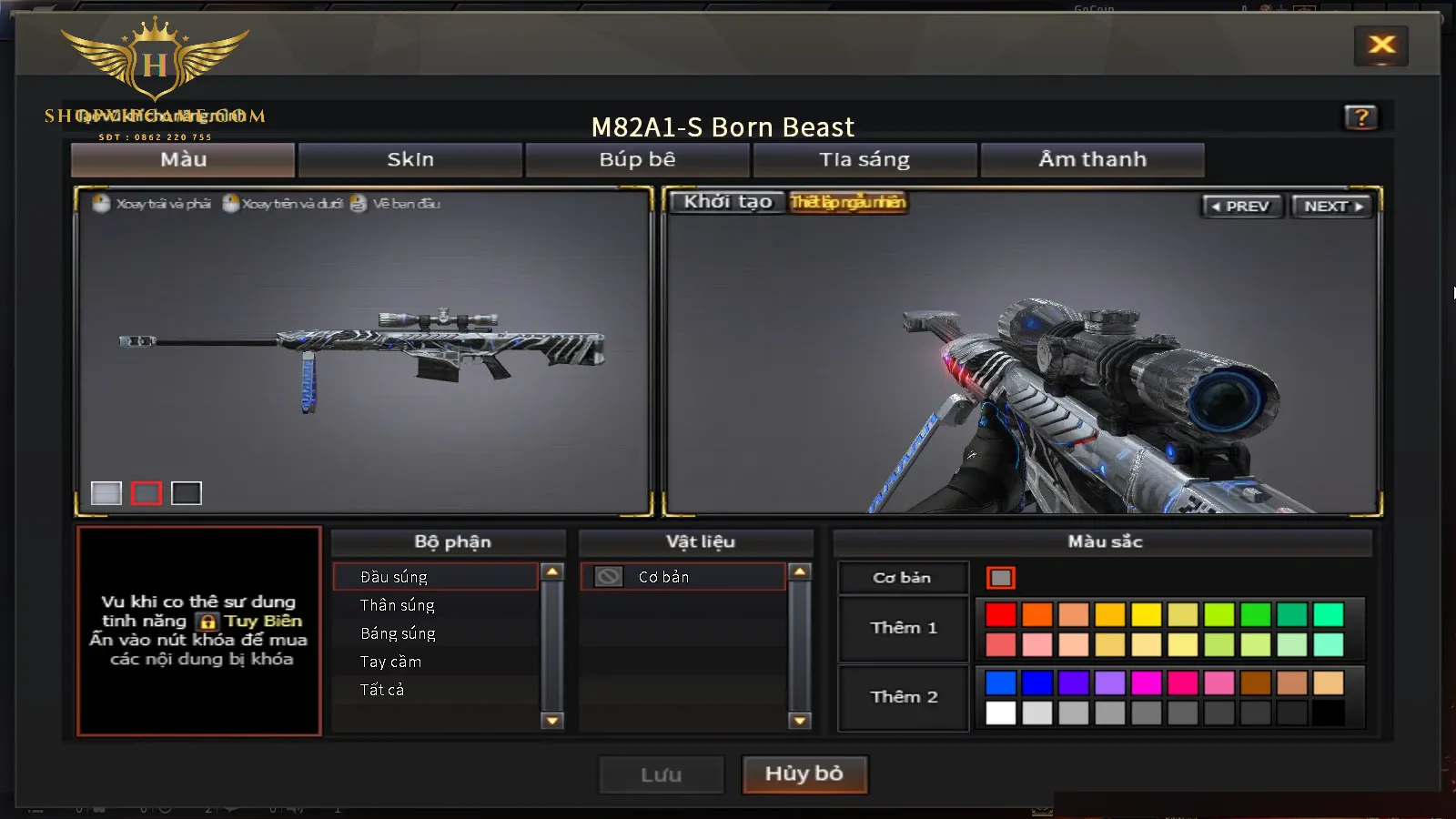Screen dimensions: 1456x819
Task: Select the Báng súng part
Action: coord(398,633)
